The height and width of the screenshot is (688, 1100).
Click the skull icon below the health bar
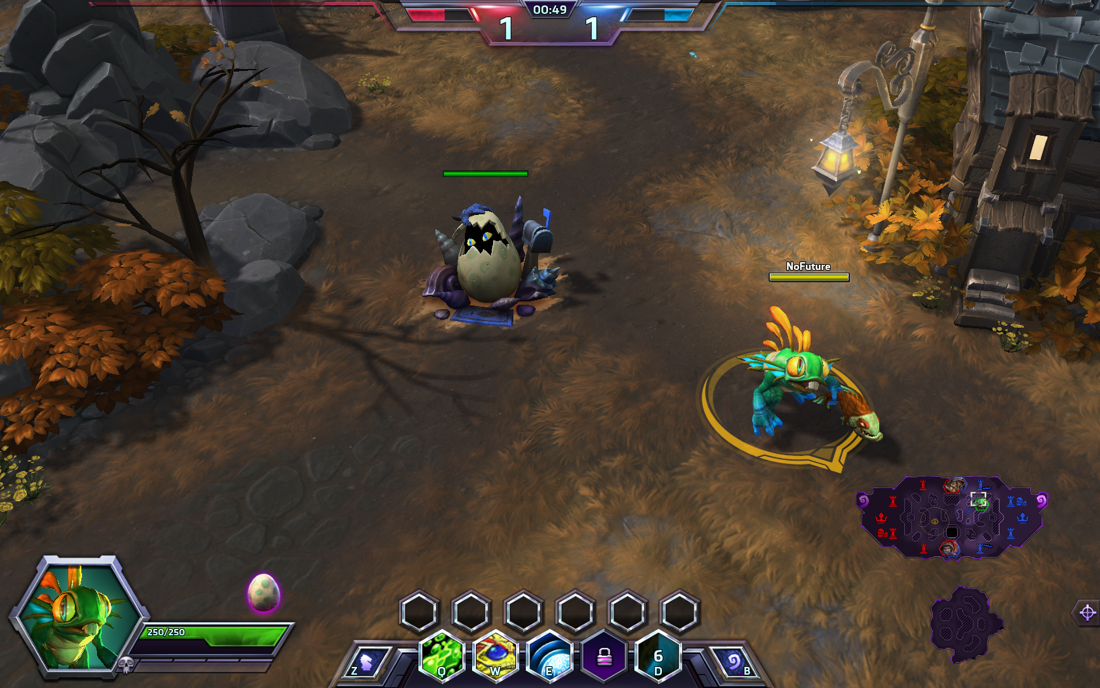point(126,664)
